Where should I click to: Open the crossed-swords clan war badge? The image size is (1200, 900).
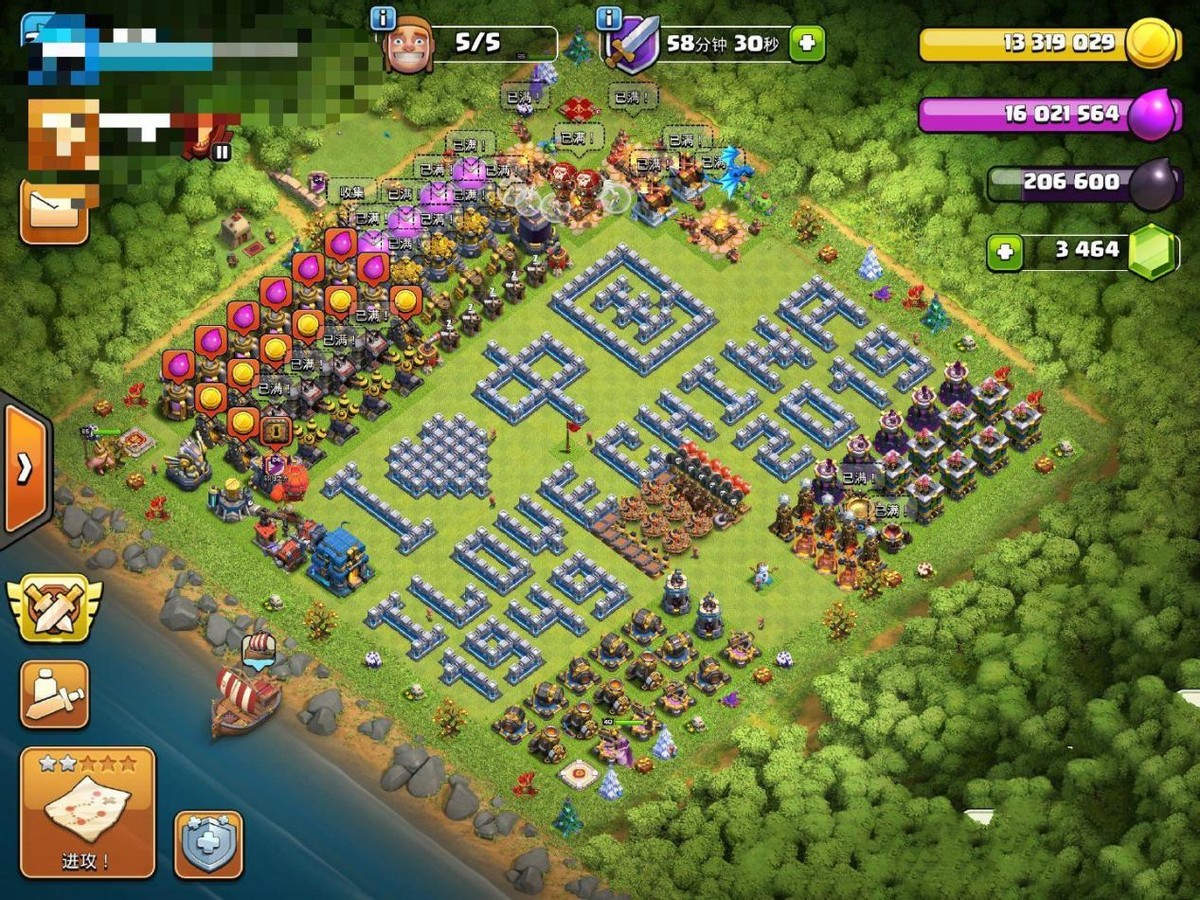point(54,608)
